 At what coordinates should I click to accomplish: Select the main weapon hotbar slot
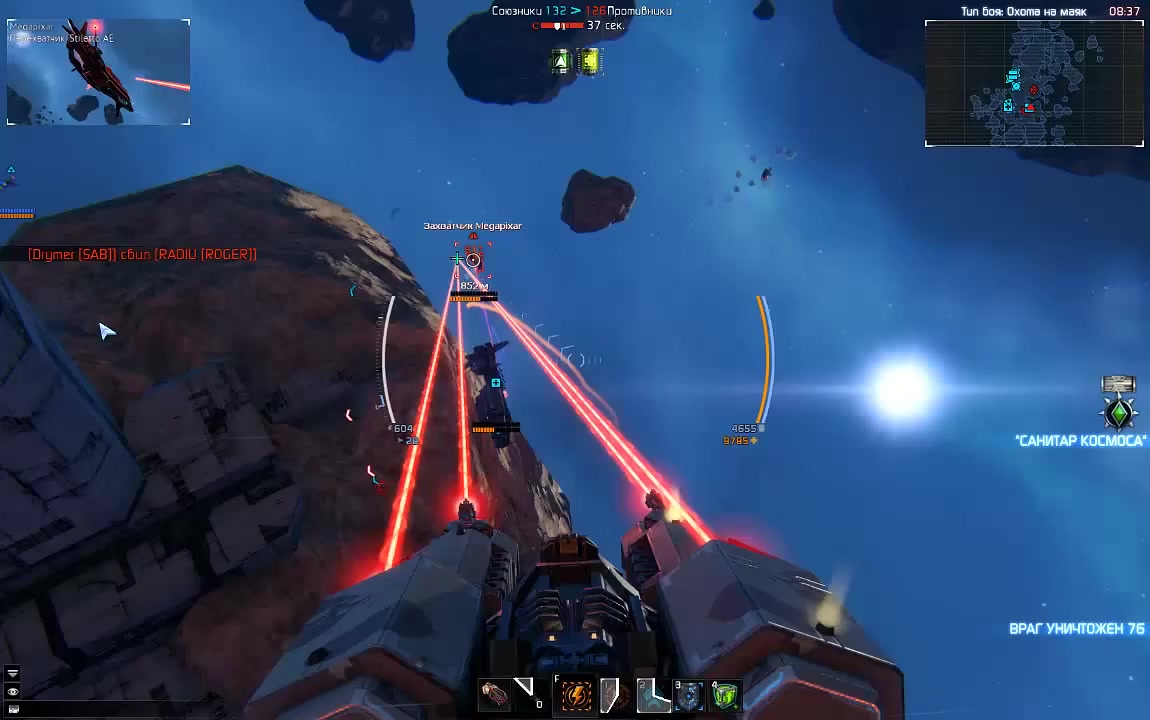pos(494,694)
